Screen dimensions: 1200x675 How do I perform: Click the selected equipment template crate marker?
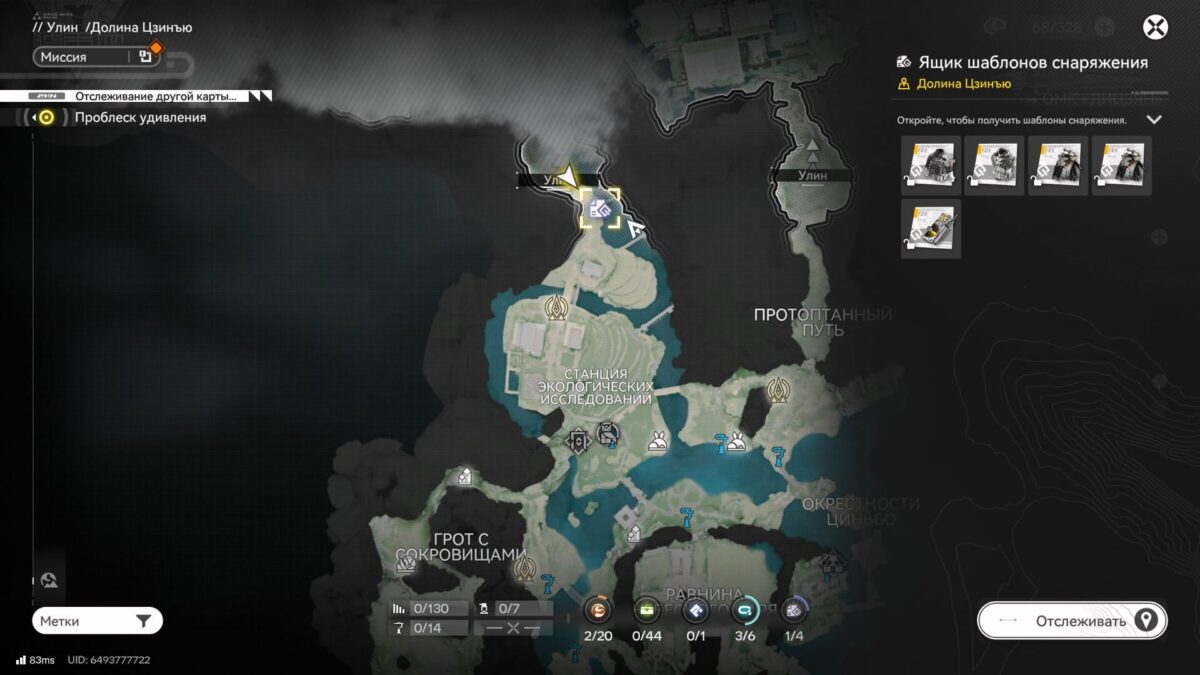click(x=600, y=209)
